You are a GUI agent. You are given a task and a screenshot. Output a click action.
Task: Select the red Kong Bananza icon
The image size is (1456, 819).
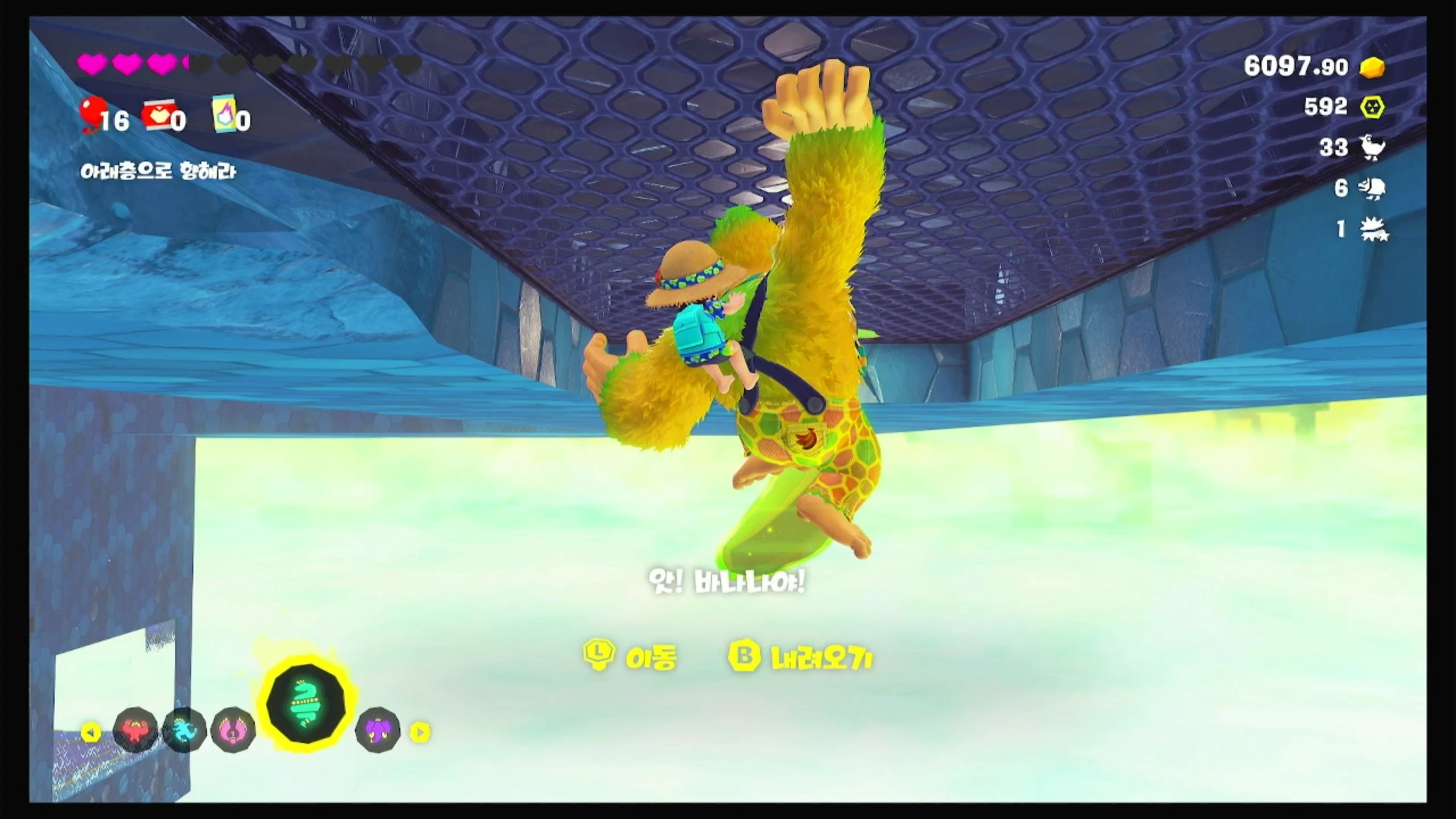pyautogui.click(x=135, y=730)
